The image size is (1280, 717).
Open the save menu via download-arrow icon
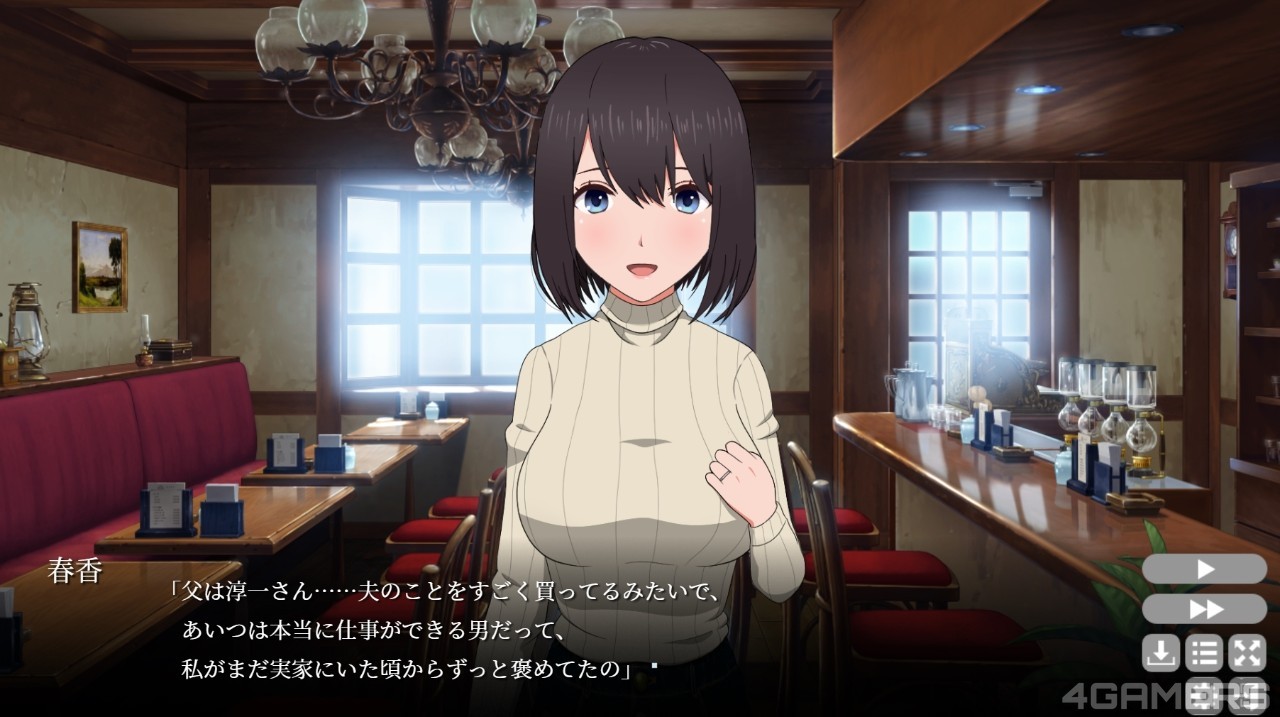tap(1161, 654)
